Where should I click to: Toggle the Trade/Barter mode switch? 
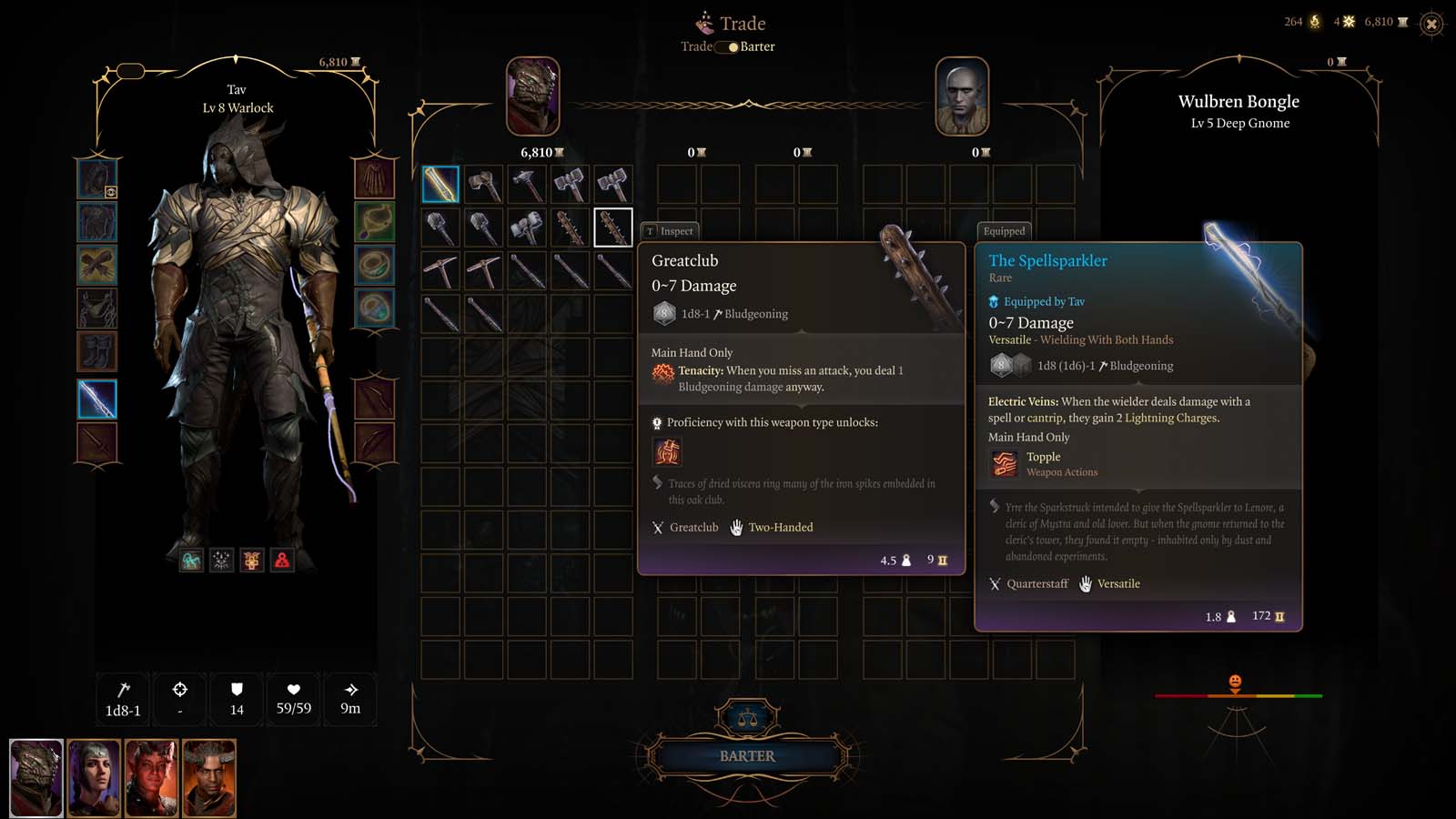pos(727,46)
